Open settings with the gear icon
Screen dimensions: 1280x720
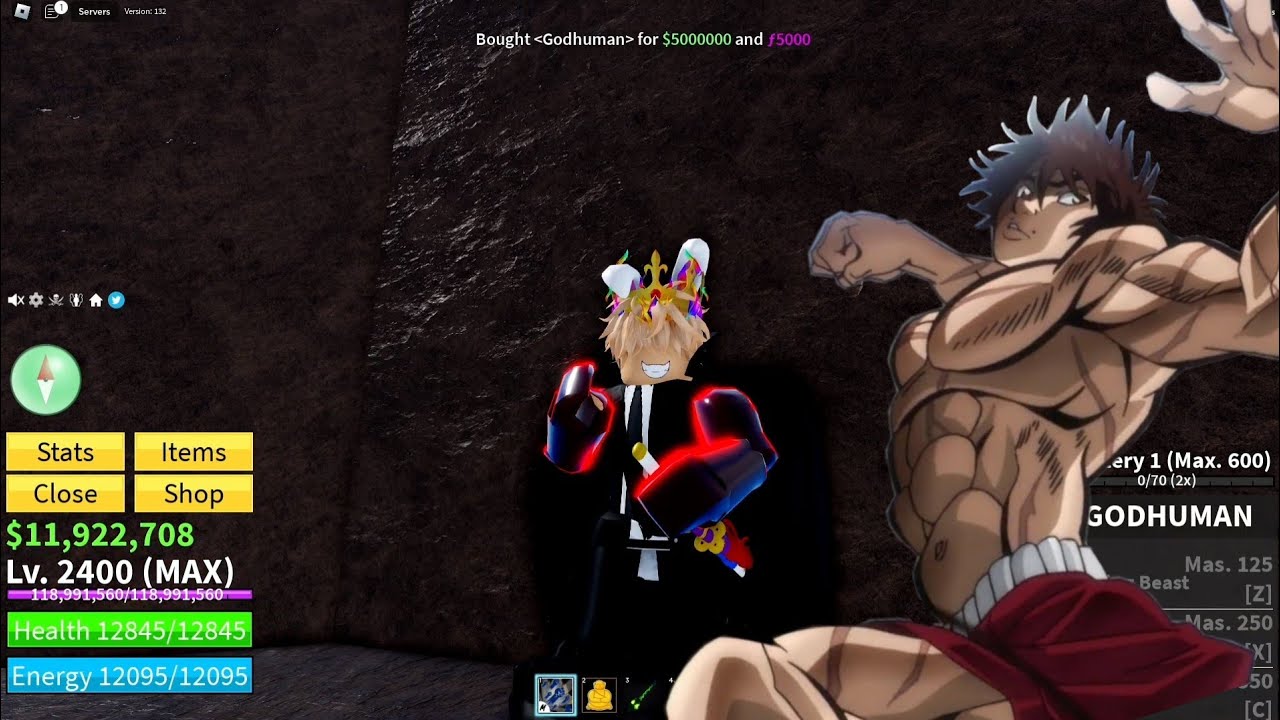tap(36, 300)
